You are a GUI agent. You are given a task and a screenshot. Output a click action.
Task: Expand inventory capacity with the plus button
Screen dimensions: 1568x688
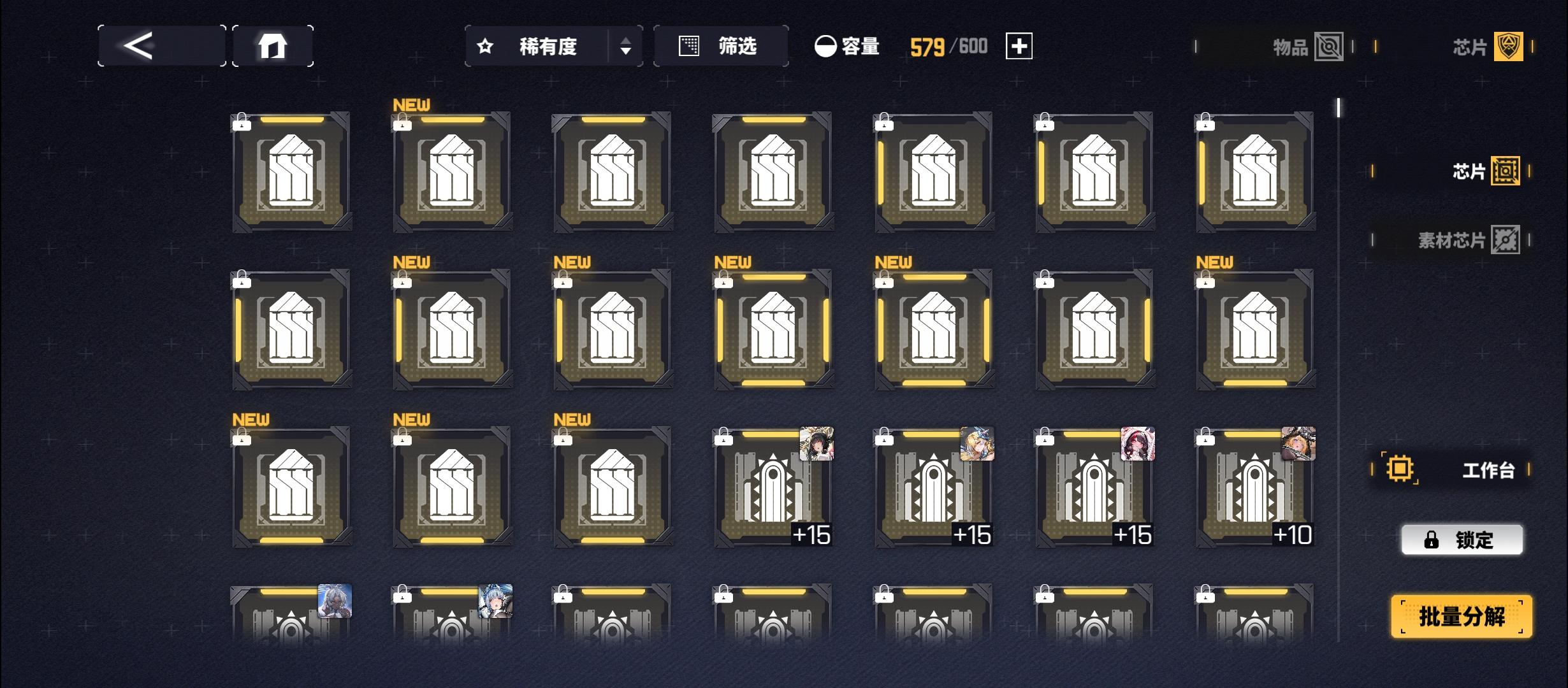tap(1020, 46)
